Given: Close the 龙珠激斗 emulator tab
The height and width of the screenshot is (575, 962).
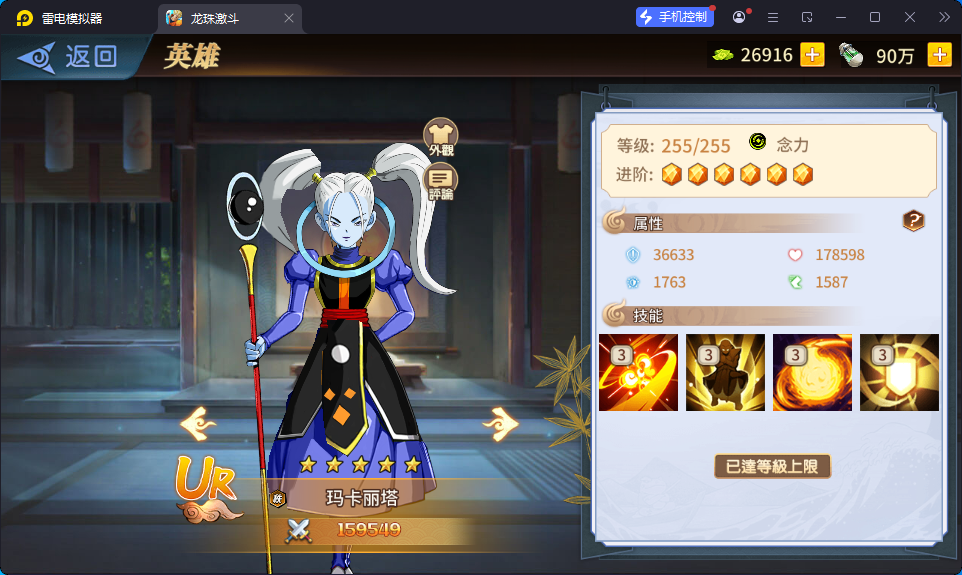Looking at the screenshot, I should [x=289, y=18].
